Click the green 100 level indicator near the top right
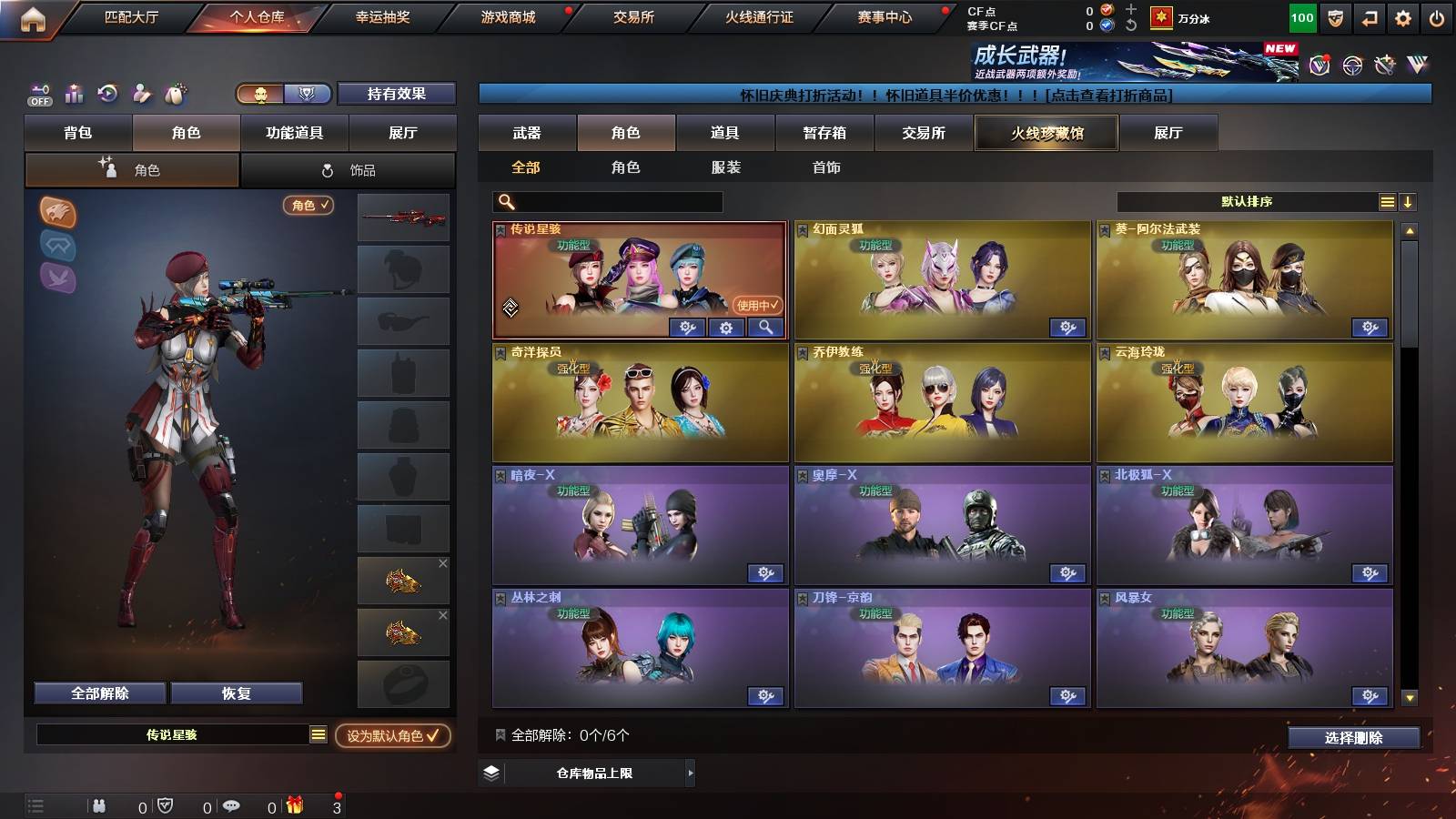This screenshot has width=1456, height=819. click(x=1301, y=17)
